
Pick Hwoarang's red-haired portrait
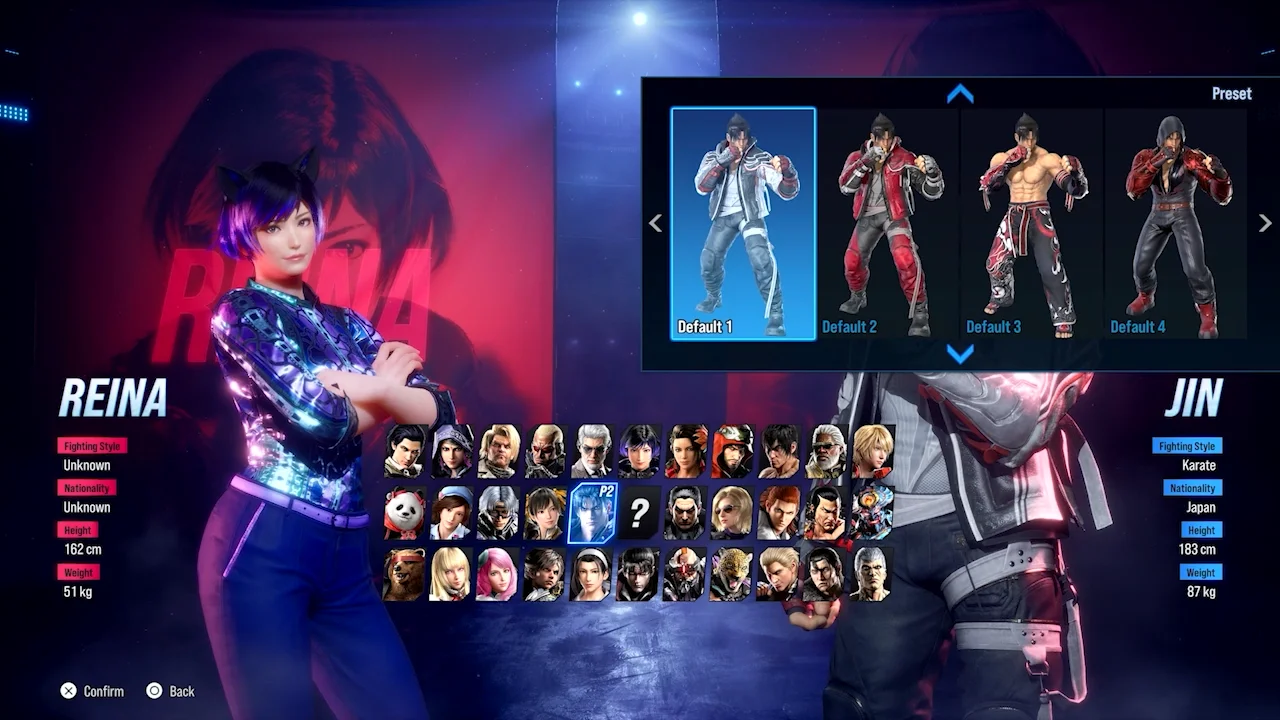778,512
